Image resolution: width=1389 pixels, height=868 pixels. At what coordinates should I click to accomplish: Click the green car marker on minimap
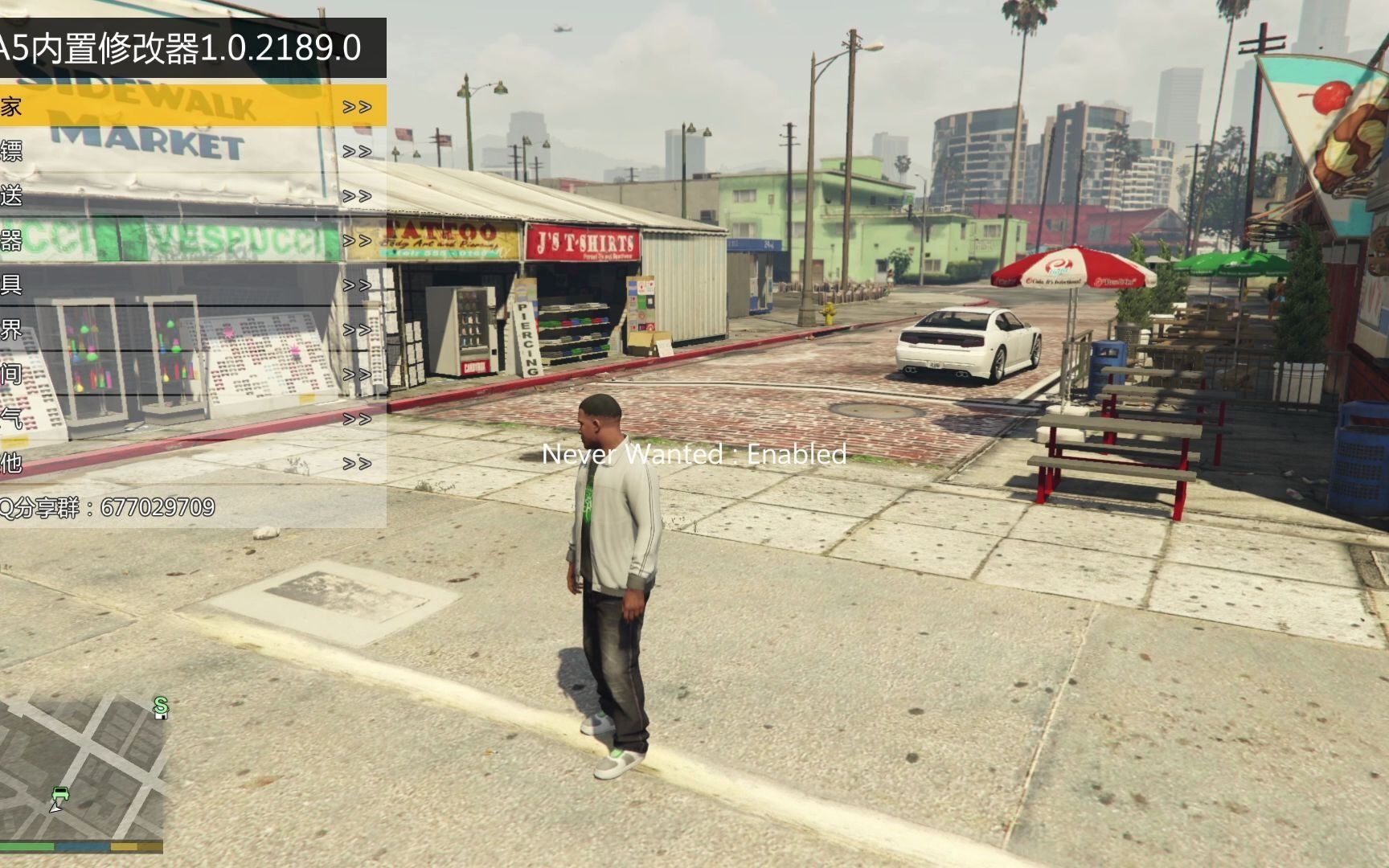[60, 795]
